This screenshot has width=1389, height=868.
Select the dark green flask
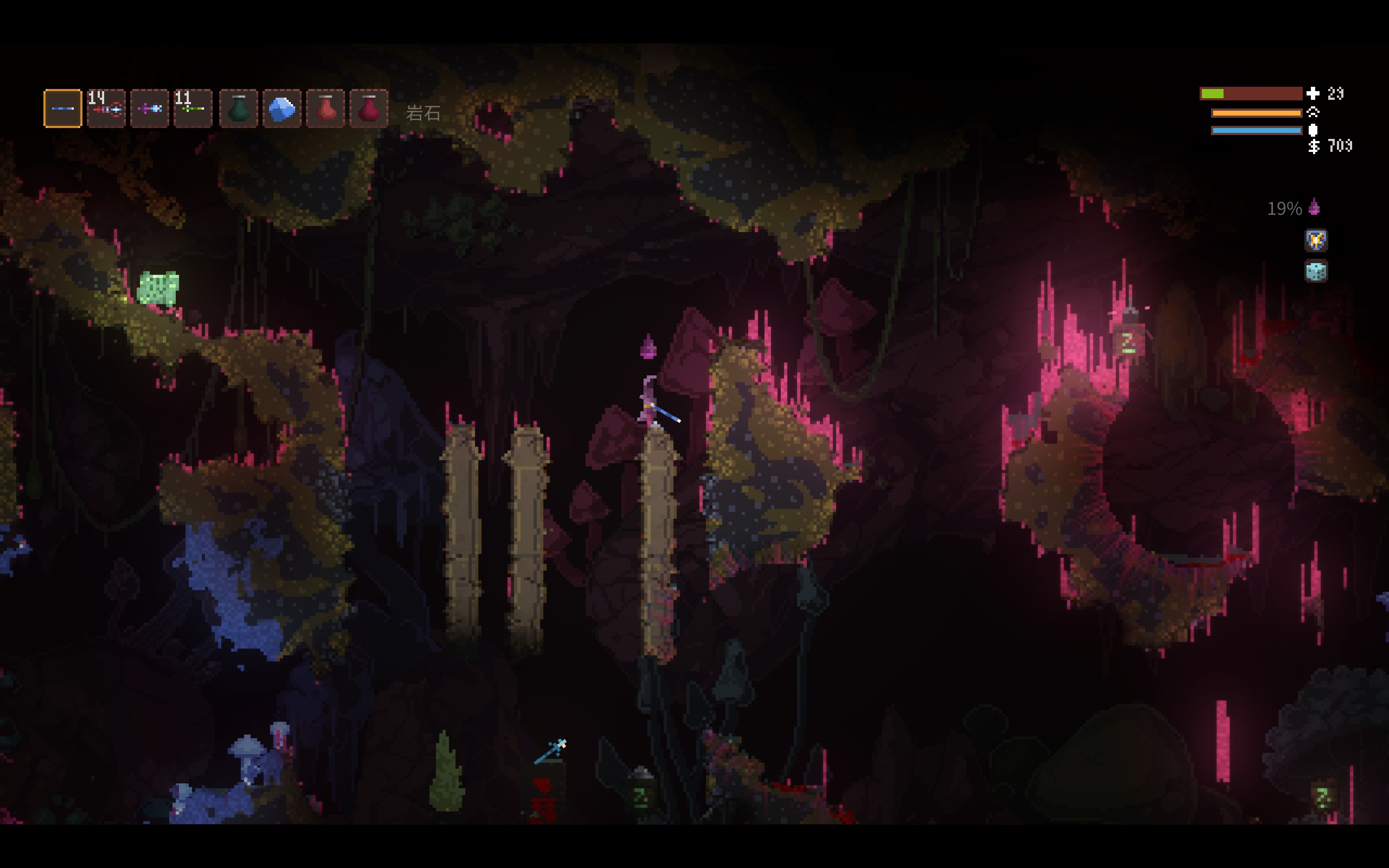coord(238,108)
